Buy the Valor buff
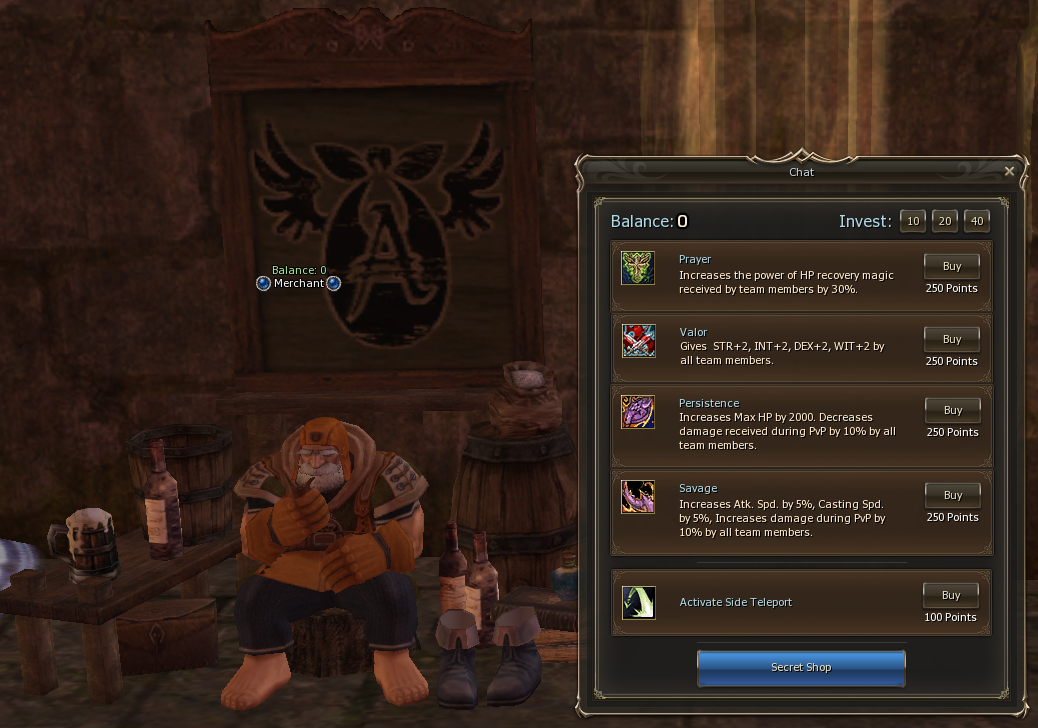The height and width of the screenshot is (728, 1038). (x=951, y=339)
